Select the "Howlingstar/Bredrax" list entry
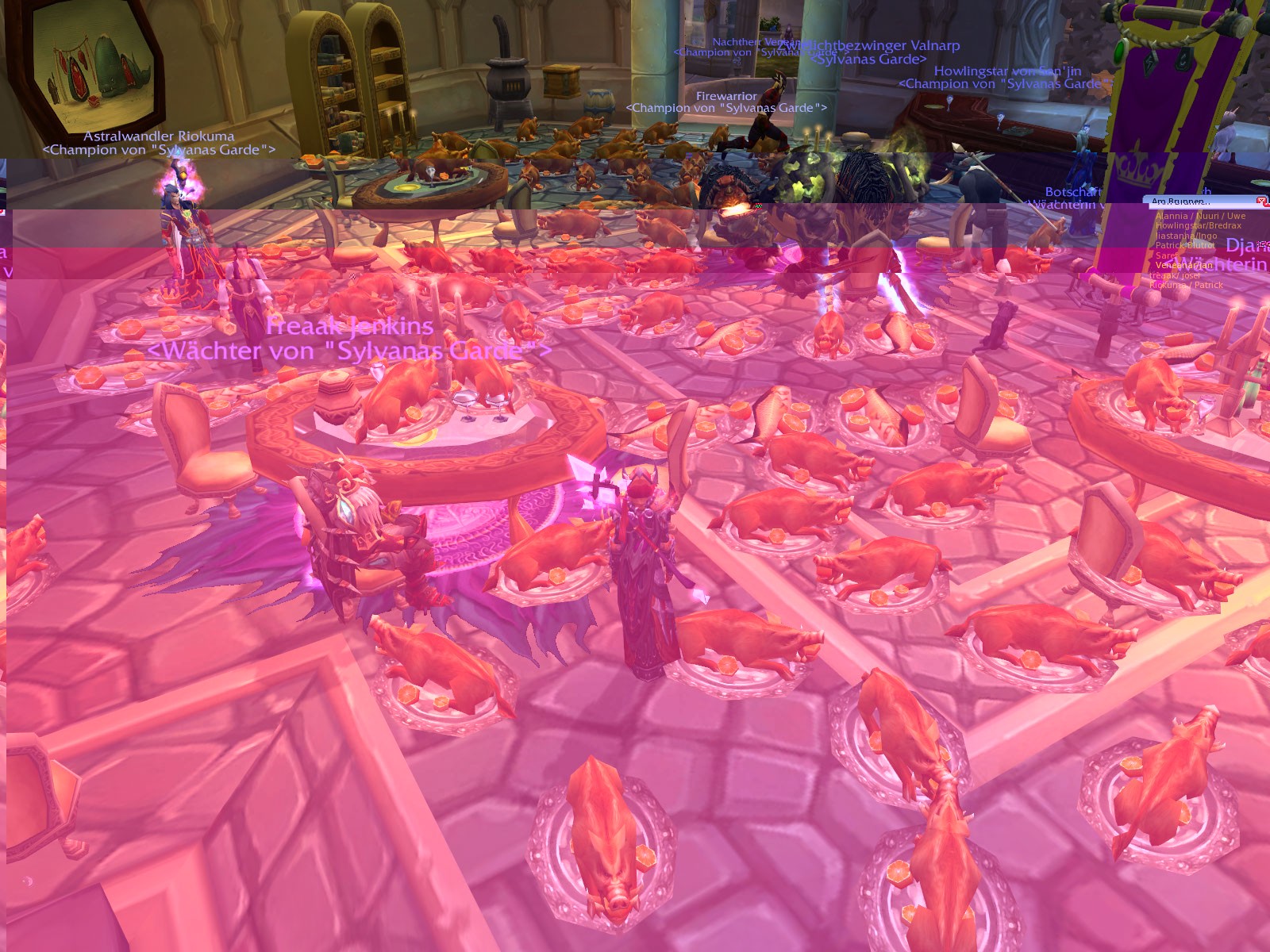This screenshot has height=952, width=1270. pos(1198,226)
